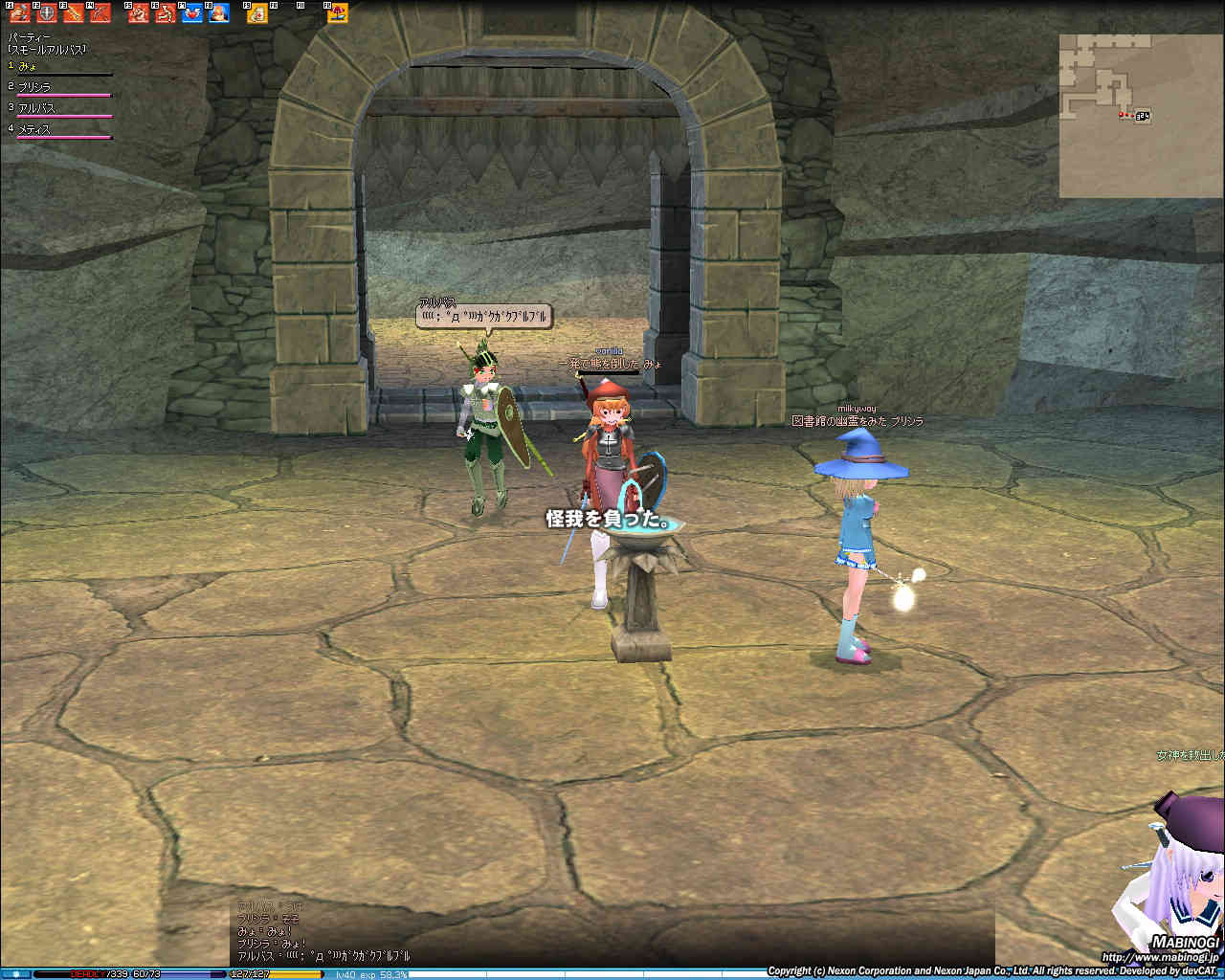Click the blue menu button beside the HP bar
This screenshot has height=980, width=1225.
point(16,974)
